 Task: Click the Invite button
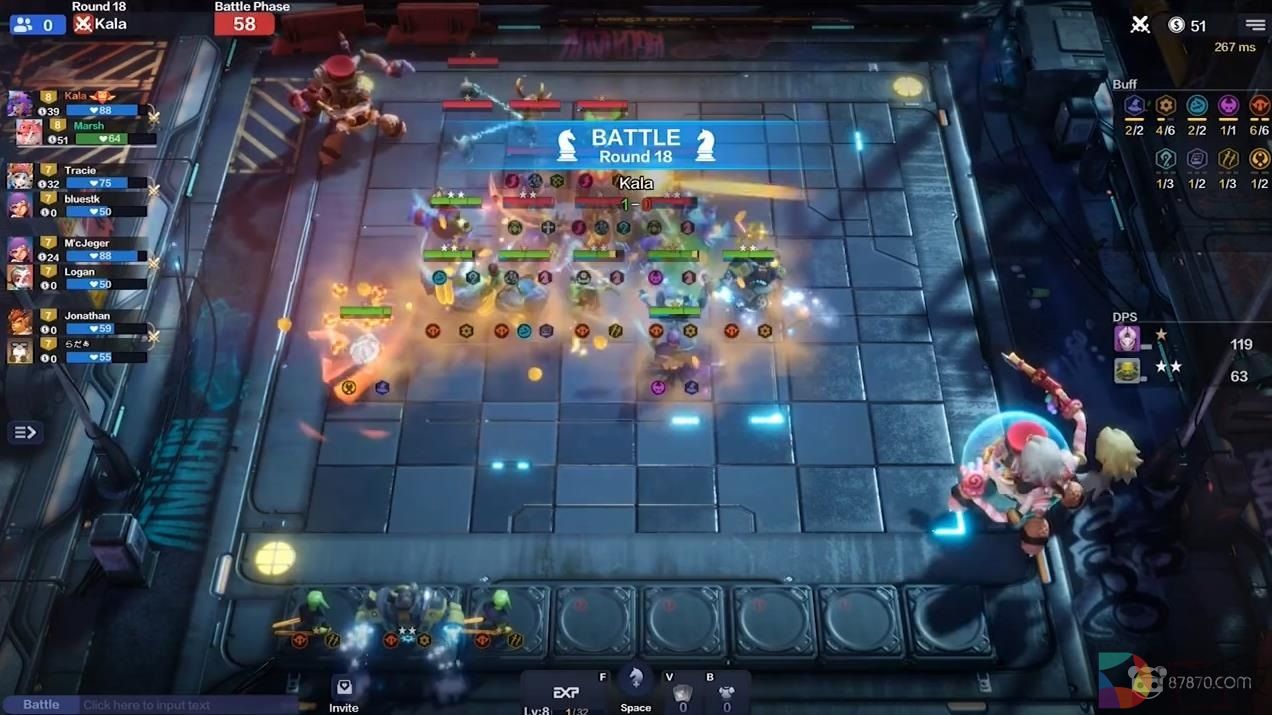[x=344, y=693]
